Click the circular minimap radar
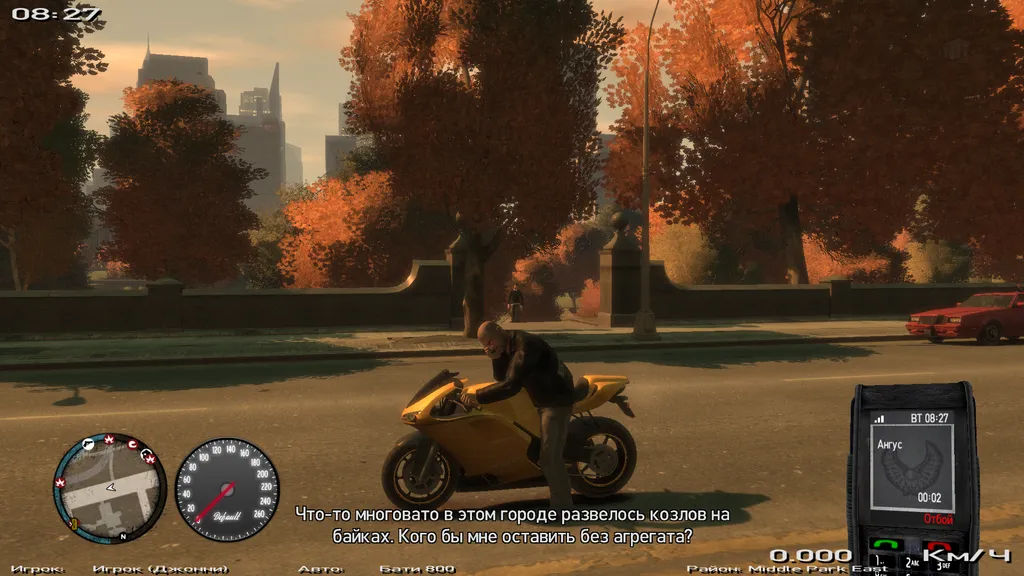The height and width of the screenshot is (576, 1024). (x=109, y=489)
